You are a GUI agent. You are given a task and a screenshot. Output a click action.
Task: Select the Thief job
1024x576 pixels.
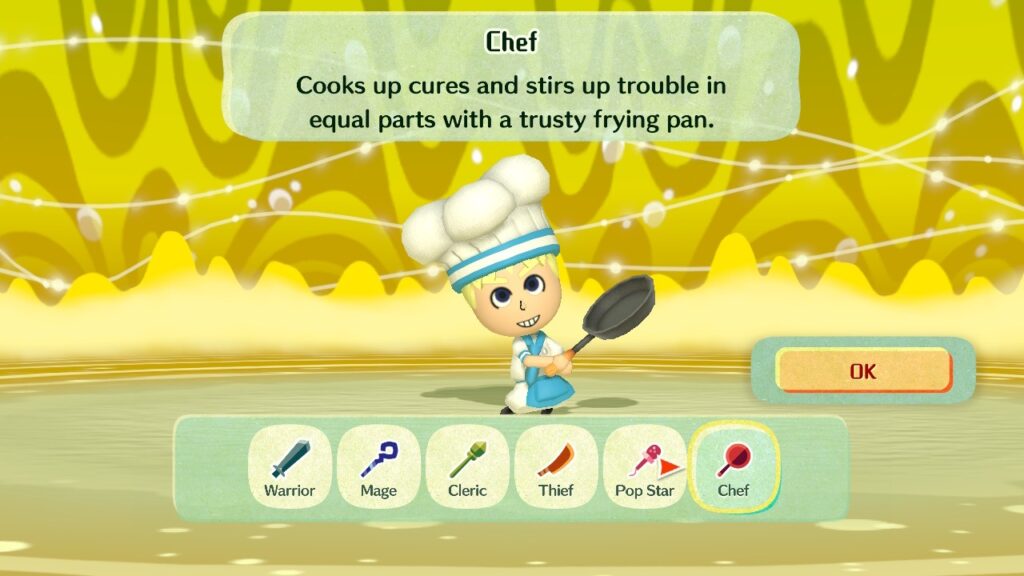tap(555, 467)
